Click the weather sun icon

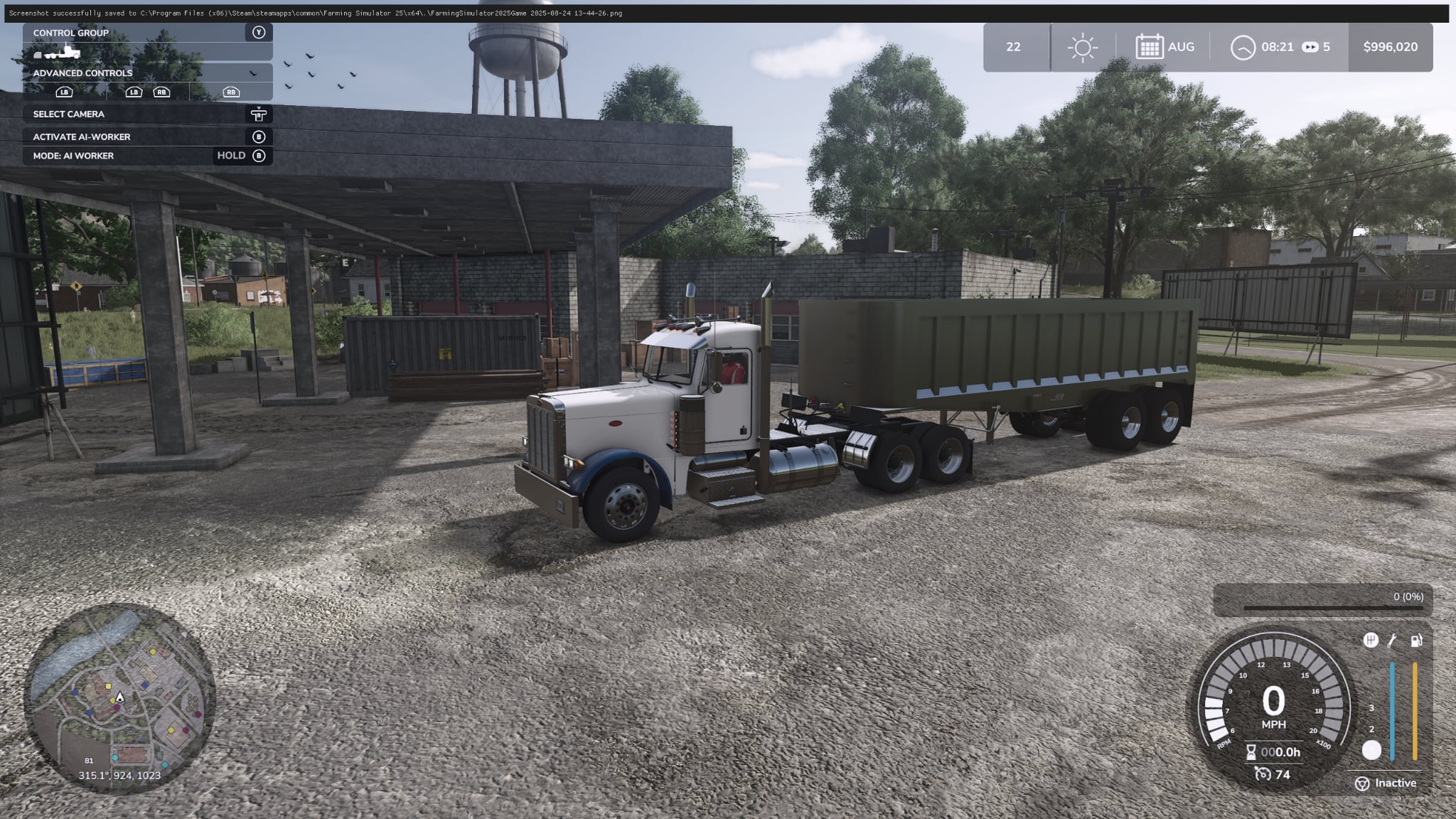(1083, 46)
